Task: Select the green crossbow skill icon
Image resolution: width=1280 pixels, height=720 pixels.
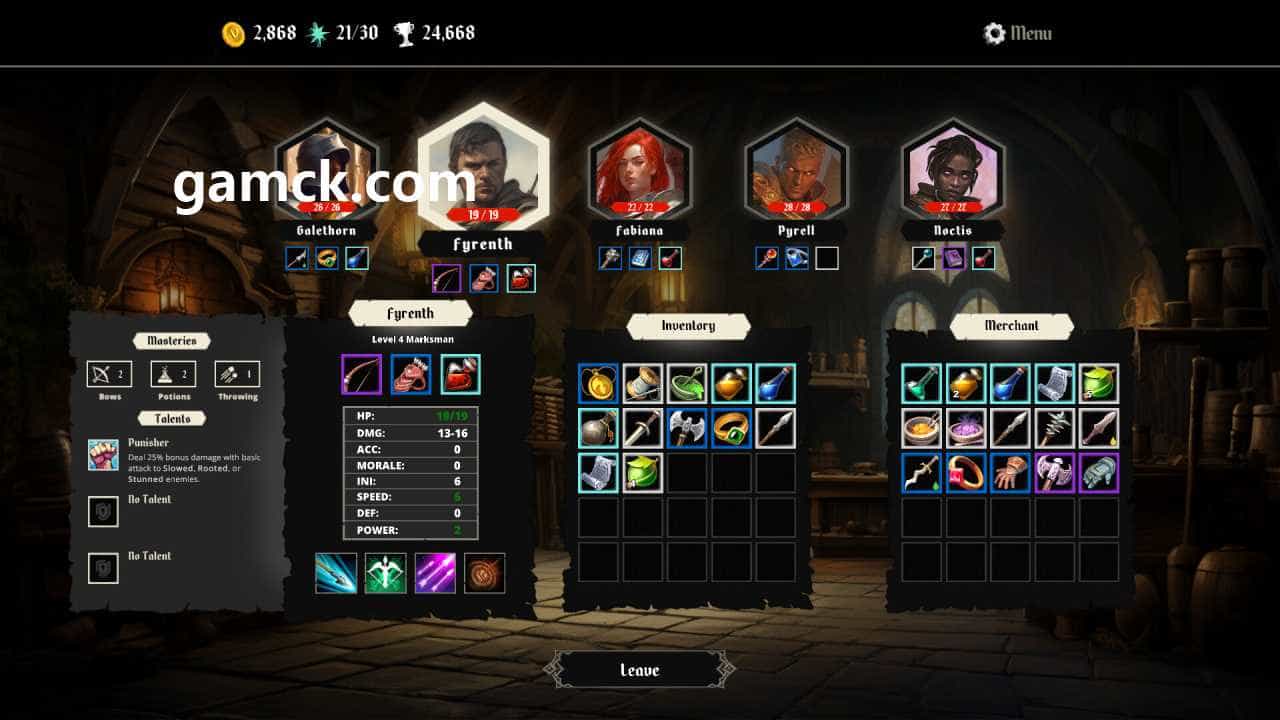Action: [x=385, y=573]
